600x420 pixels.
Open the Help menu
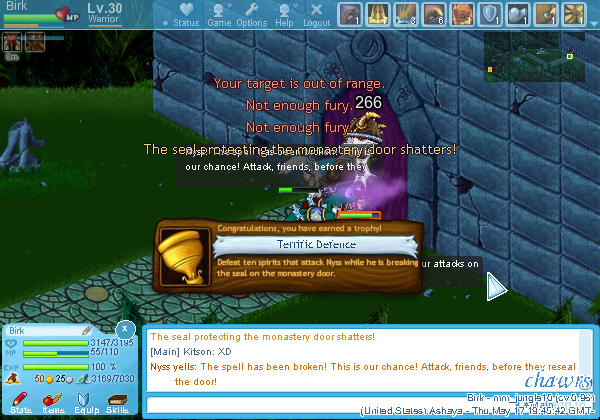point(285,15)
